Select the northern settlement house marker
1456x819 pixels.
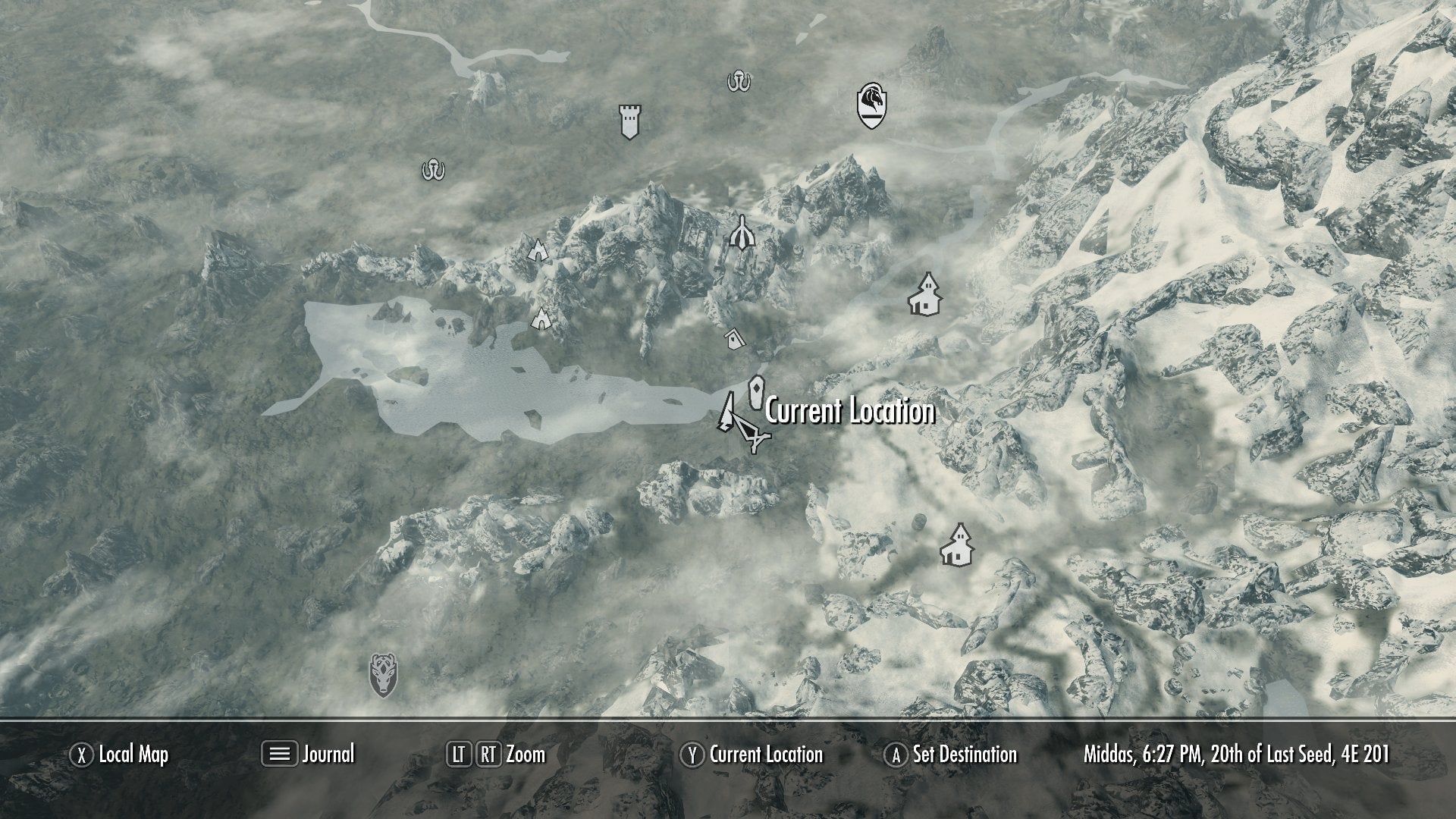927,294
